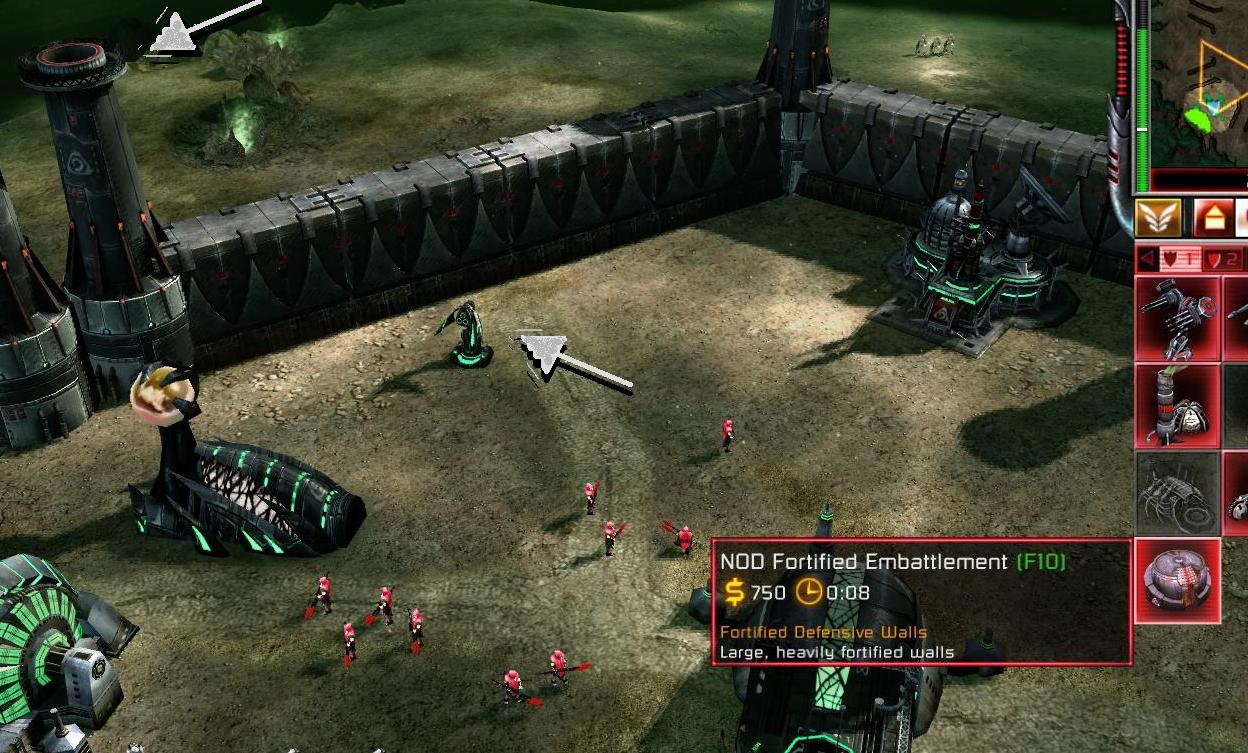This screenshot has width=1248, height=753.
Task: Build the NOD Fortified Embattlement wall
Action: [x=1177, y=580]
